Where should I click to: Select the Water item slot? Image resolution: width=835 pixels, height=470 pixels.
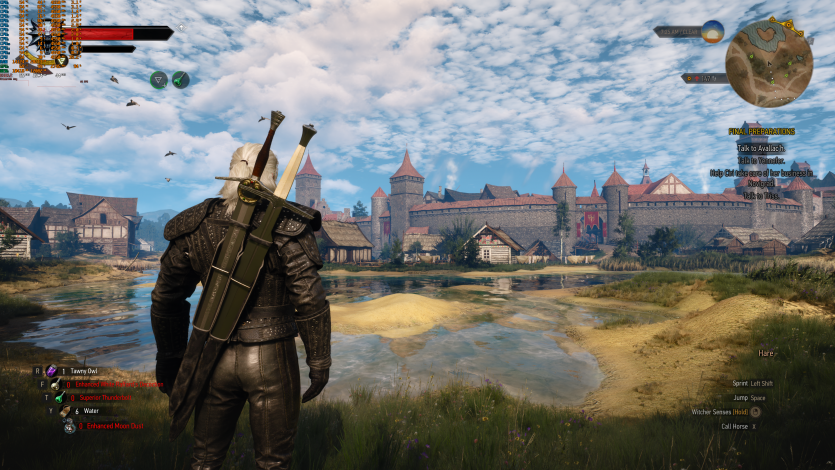pos(65,411)
